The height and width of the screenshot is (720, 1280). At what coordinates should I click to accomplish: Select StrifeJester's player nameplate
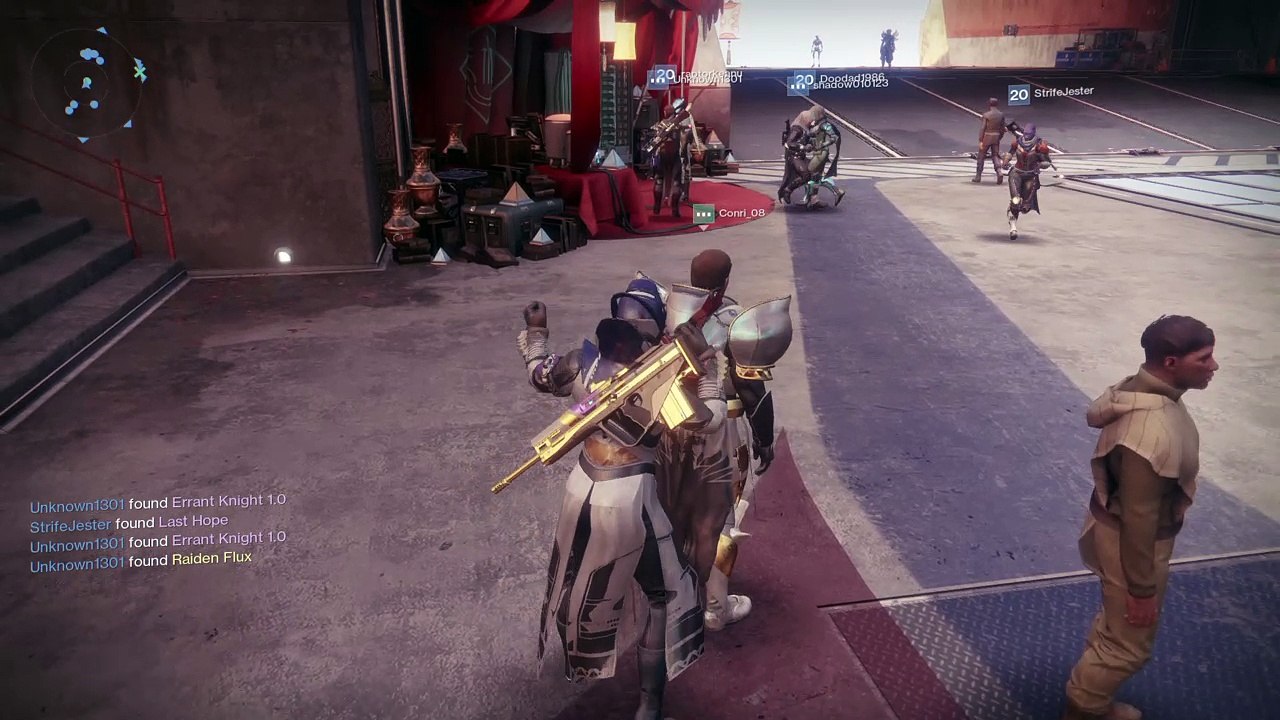point(1051,94)
